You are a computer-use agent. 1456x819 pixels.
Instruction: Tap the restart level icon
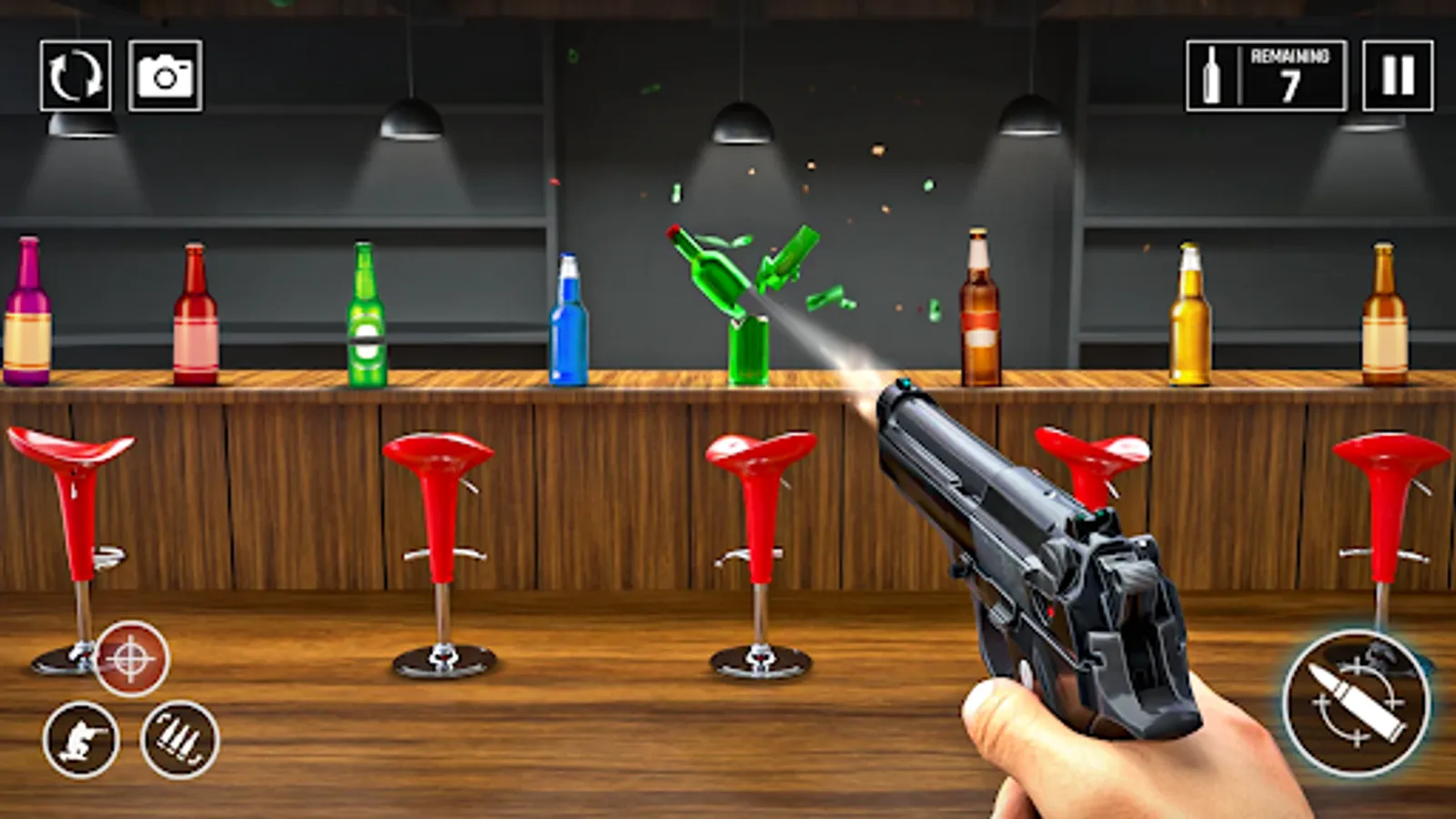coord(76,75)
